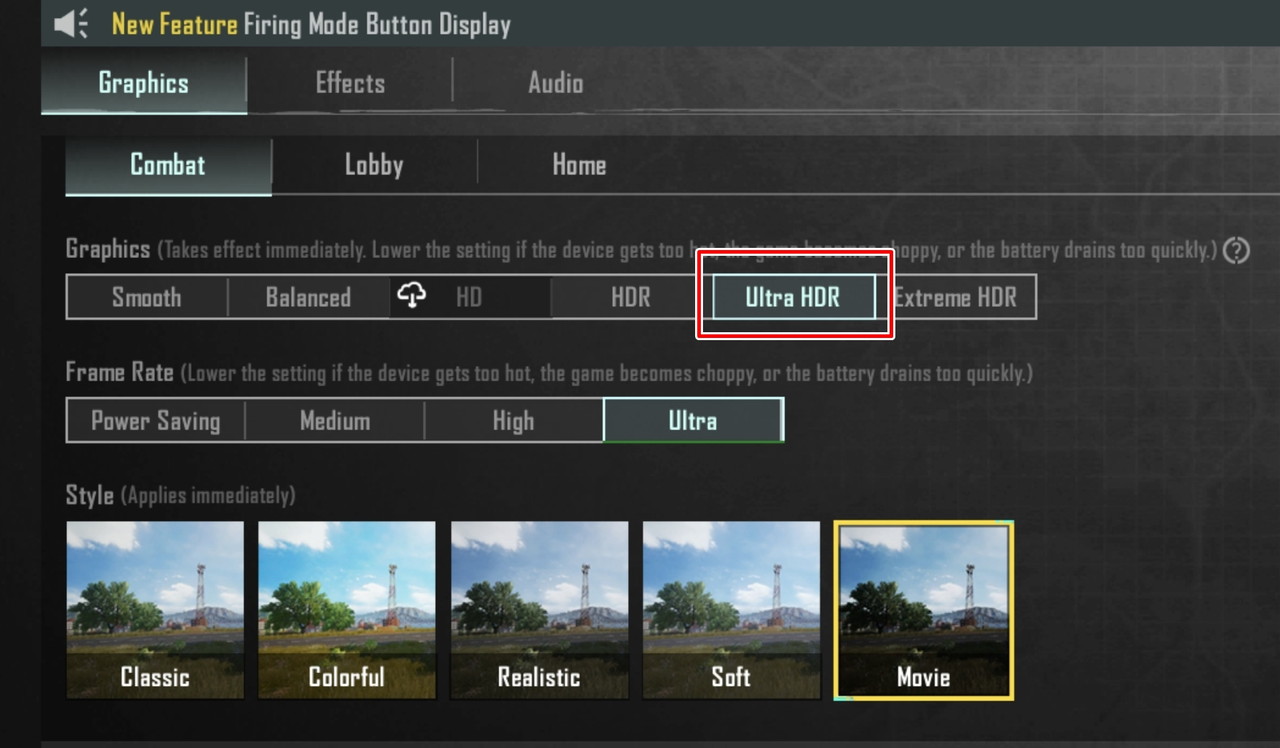The width and height of the screenshot is (1280, 748).
Task: Select Power Saving frame rate
Action: click(155, 420)
